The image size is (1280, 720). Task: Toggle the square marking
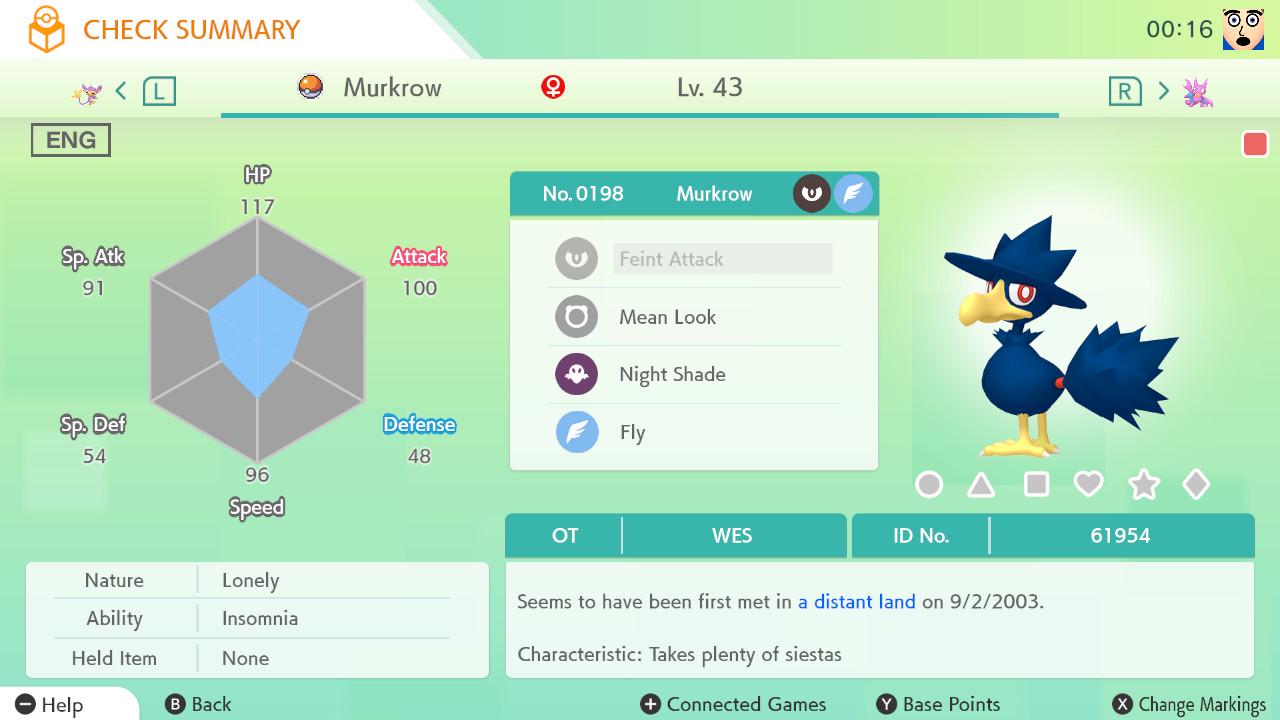1036,485
